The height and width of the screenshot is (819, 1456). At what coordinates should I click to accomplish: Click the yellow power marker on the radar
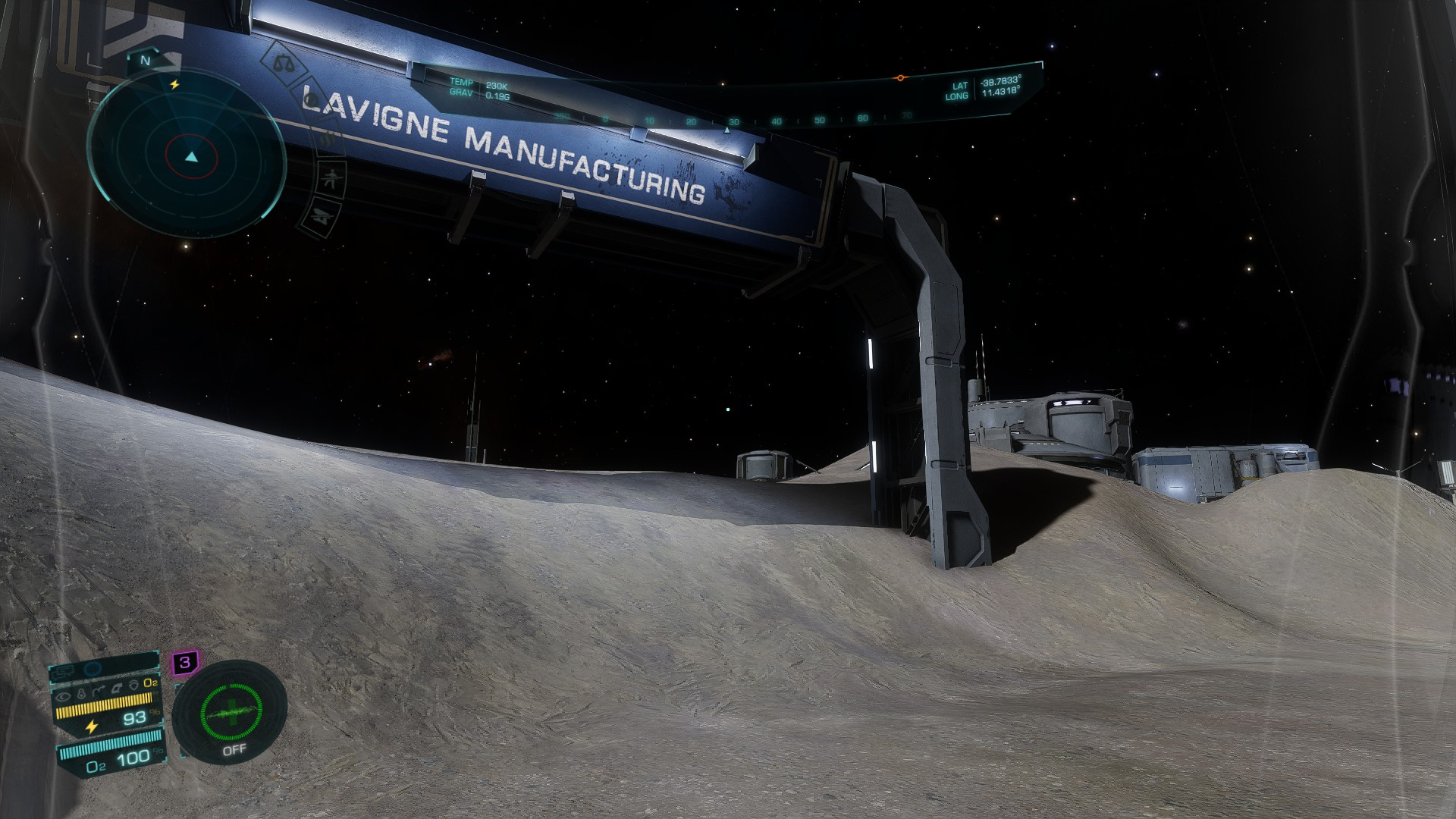point(174,85)
